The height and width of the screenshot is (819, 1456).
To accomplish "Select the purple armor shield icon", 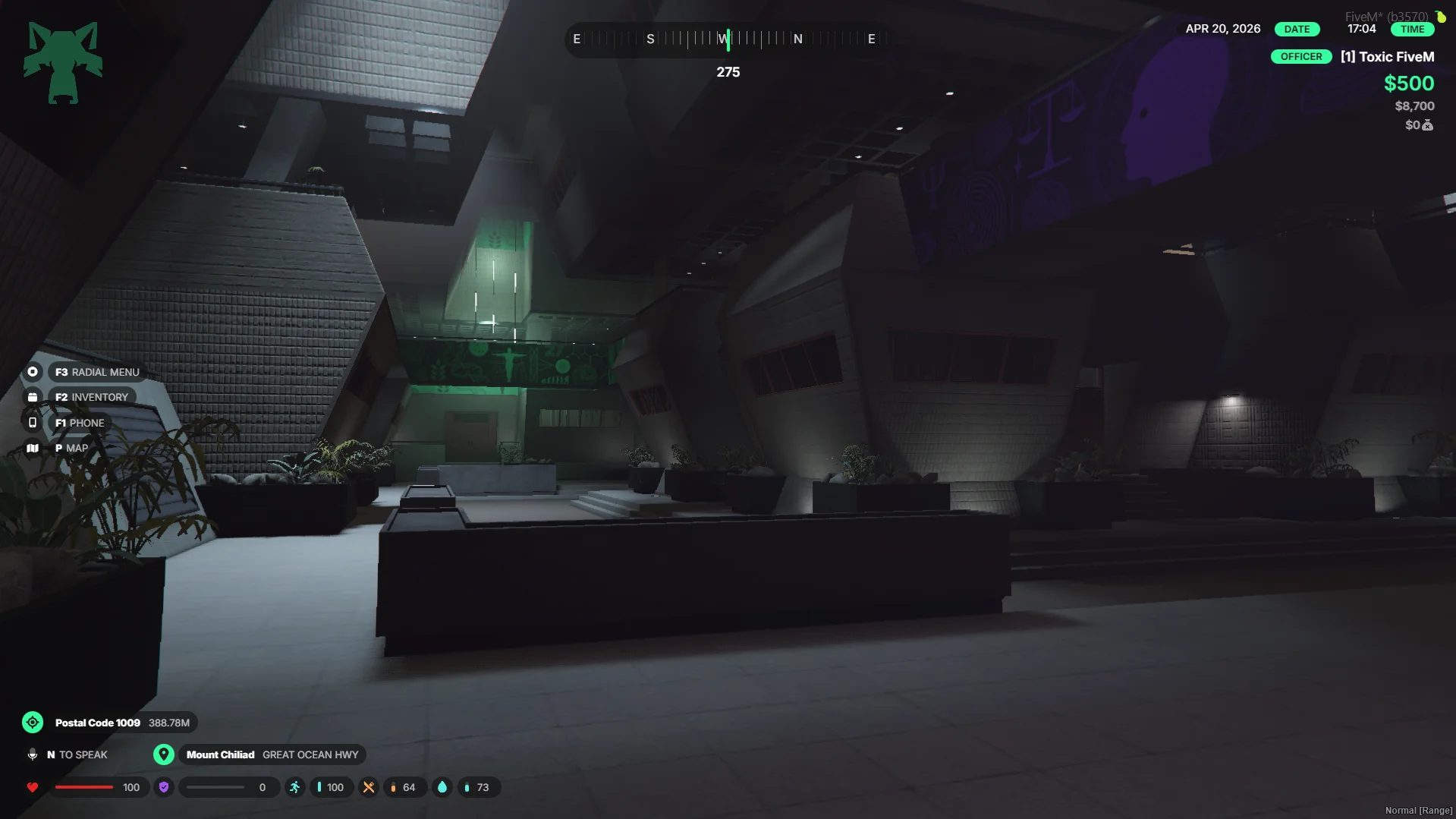I will pyautogui.click(x=164, y=787).
